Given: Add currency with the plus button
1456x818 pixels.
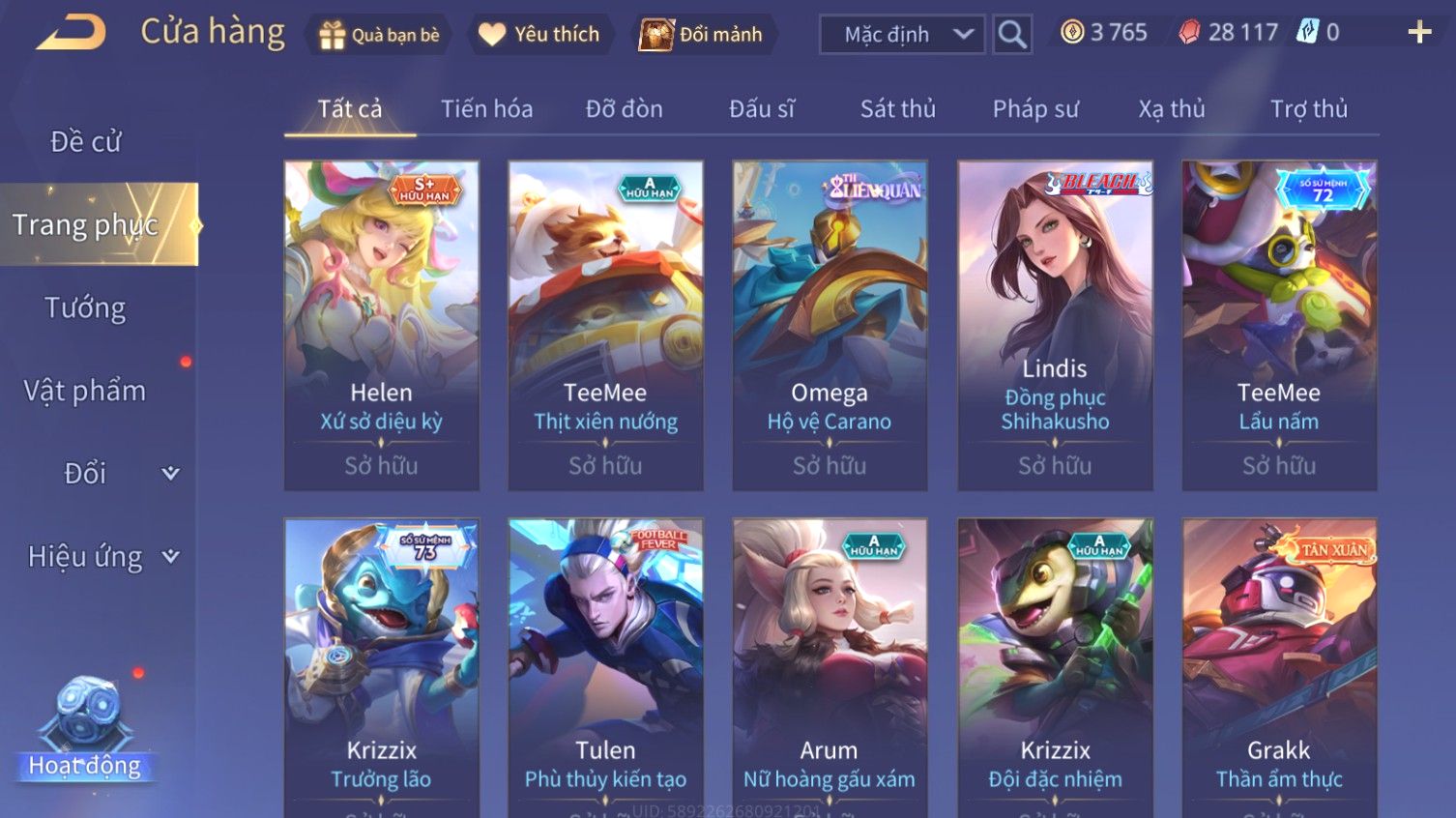Looking at the screenshot, I should coord(1418,33).
